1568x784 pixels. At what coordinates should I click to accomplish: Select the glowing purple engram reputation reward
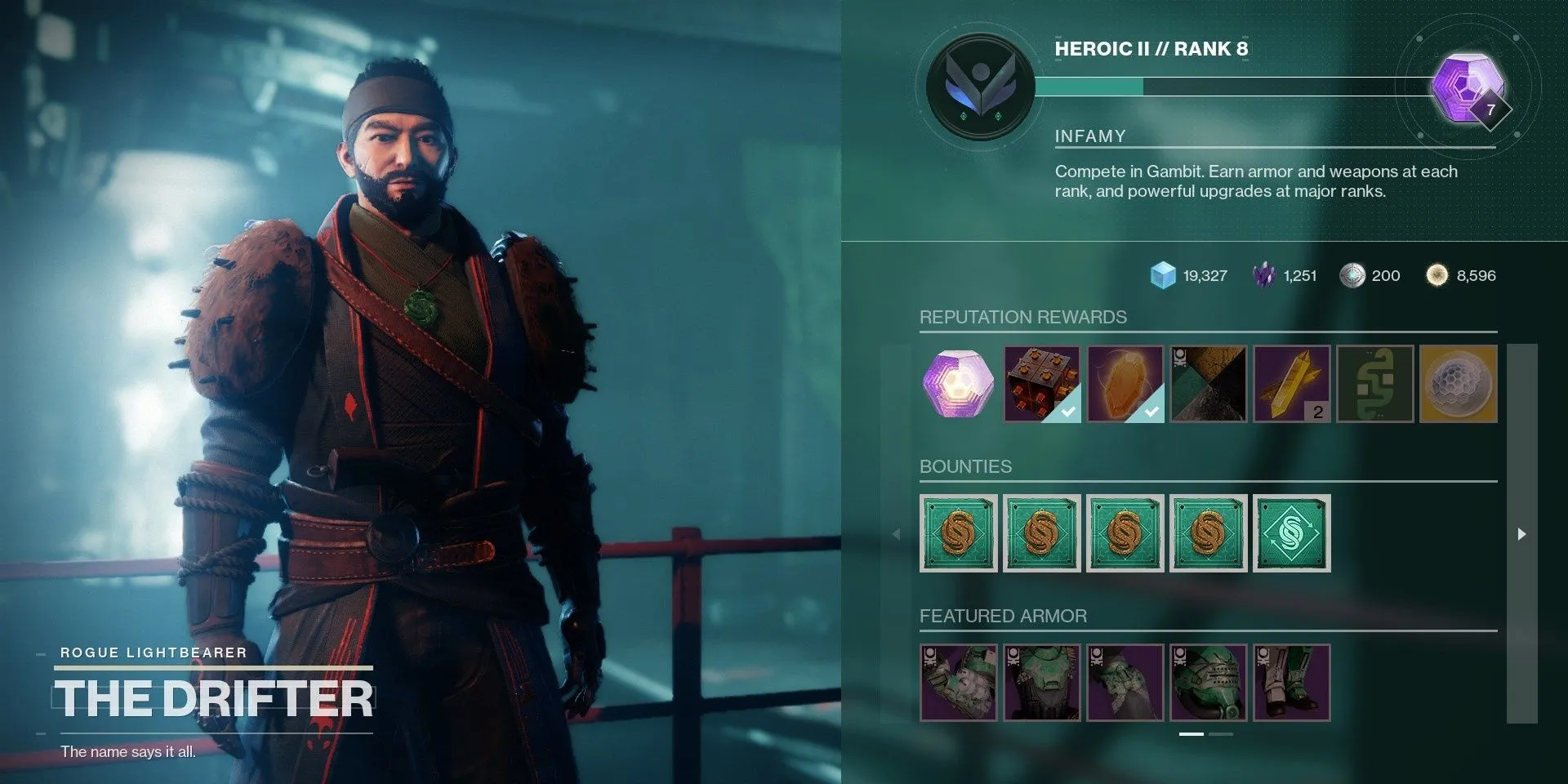(959, 384)
